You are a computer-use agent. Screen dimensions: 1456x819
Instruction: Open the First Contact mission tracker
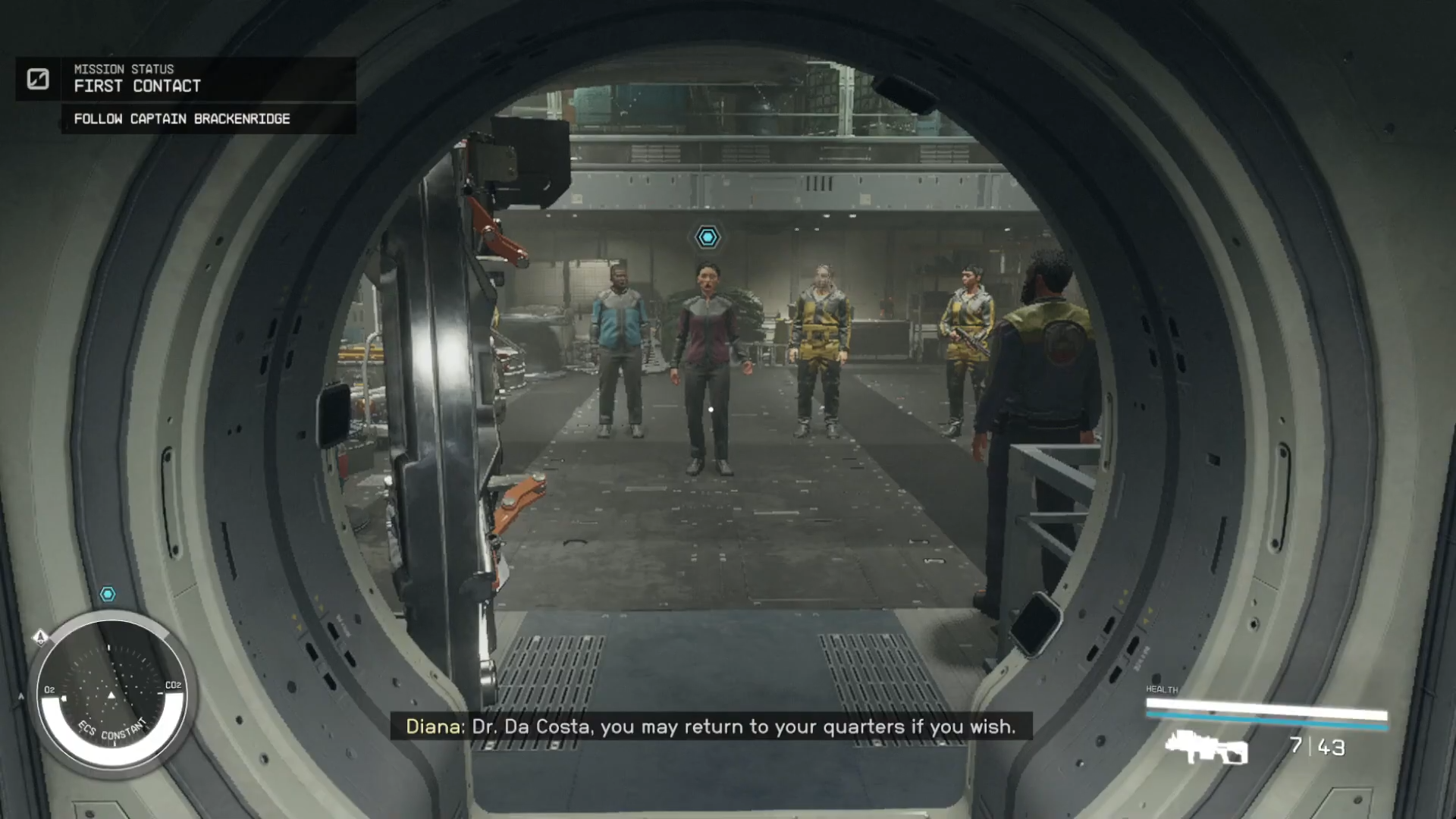click(x=137, y=86)
